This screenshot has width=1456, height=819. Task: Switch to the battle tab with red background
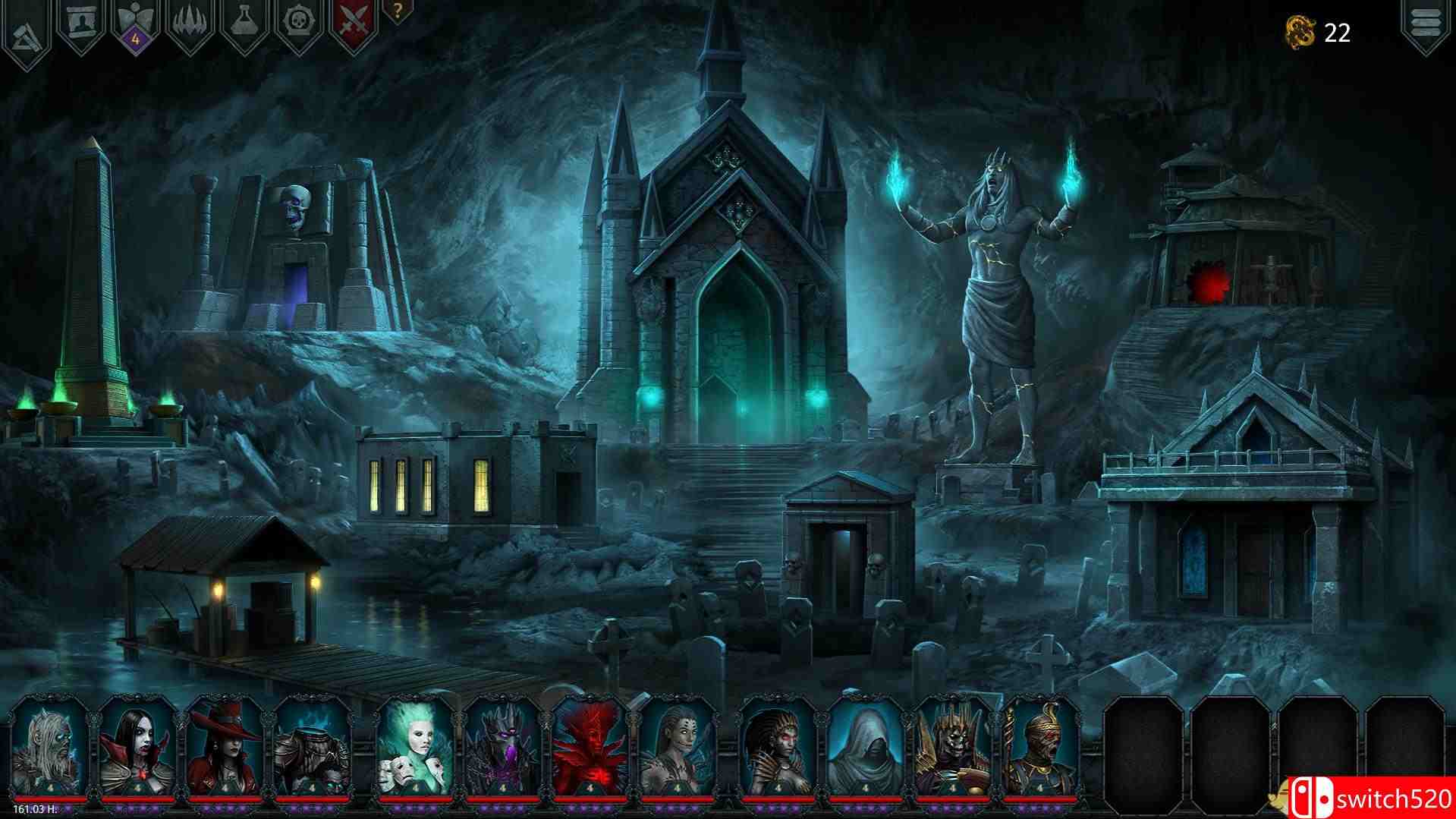pyautogui.click(x=353, y=19)
